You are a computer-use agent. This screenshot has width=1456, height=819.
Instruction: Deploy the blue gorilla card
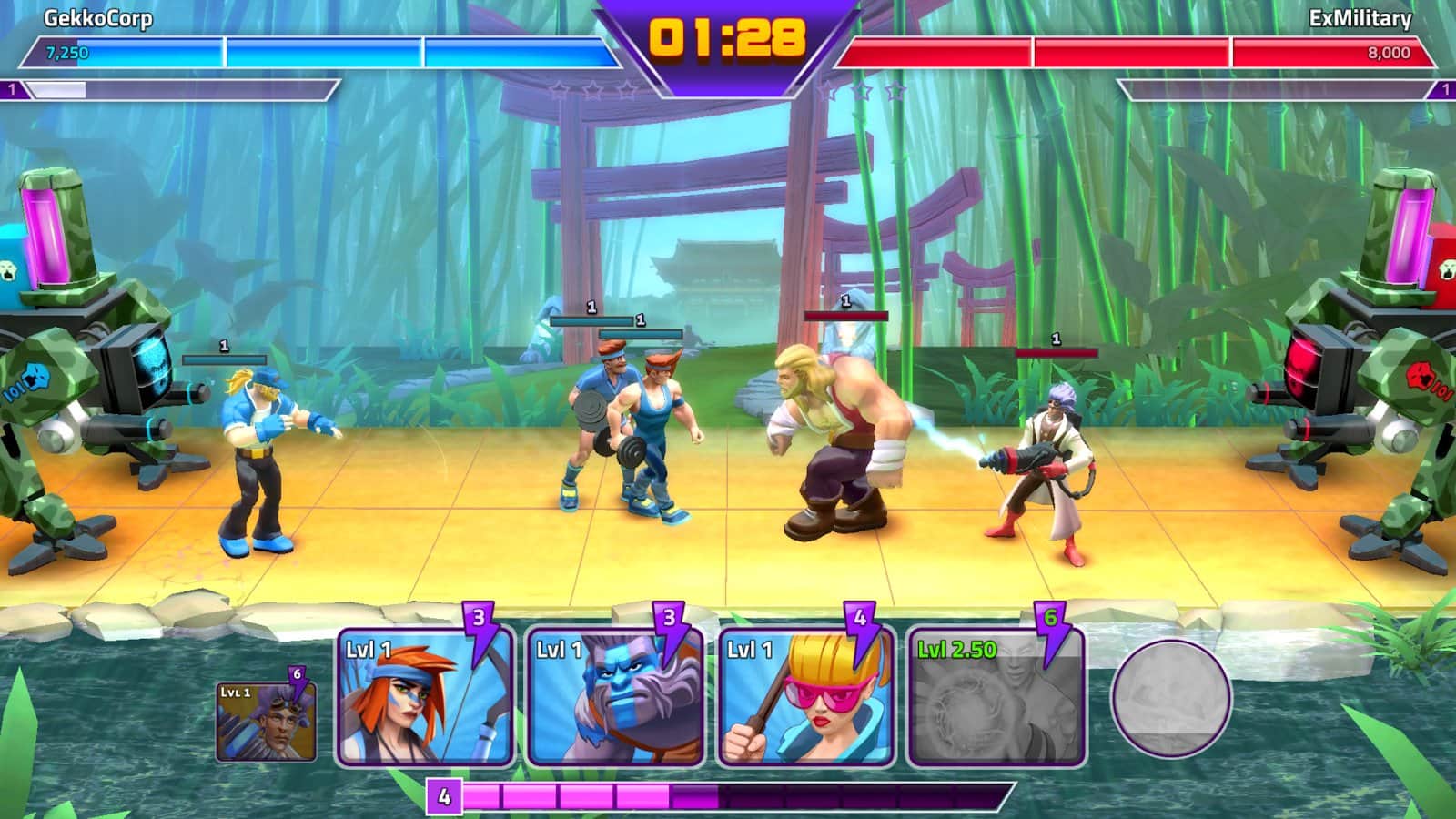coord(615,698)
